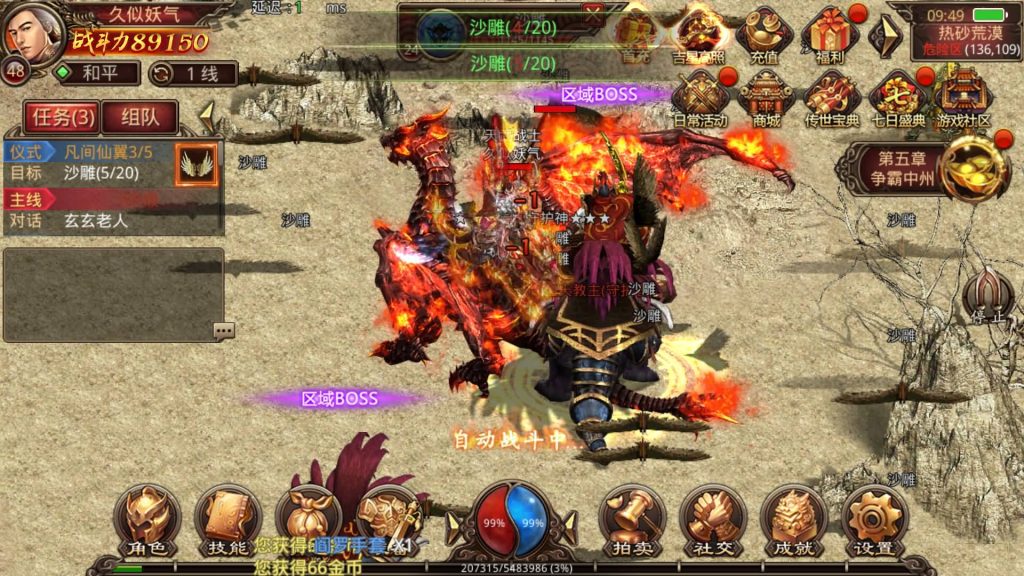
Task: Switch to the 任务(3) quest tab
Action: pyautogui.click(x=59, y=117)
